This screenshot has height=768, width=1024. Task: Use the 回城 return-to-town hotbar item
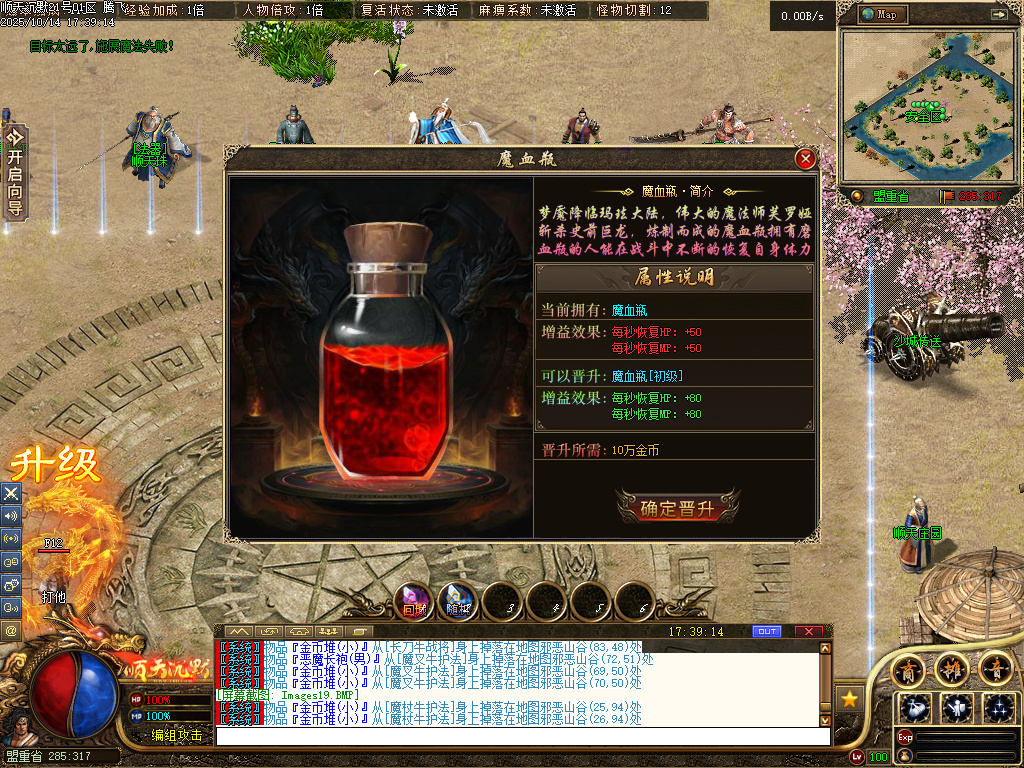click(414, 601)
